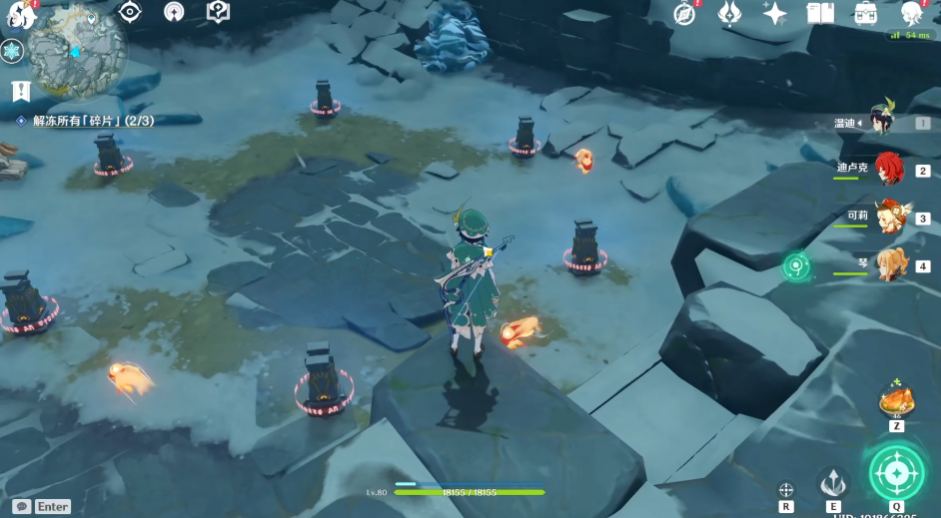
Task: Open the character profile head icon
Action: point(911,13)
